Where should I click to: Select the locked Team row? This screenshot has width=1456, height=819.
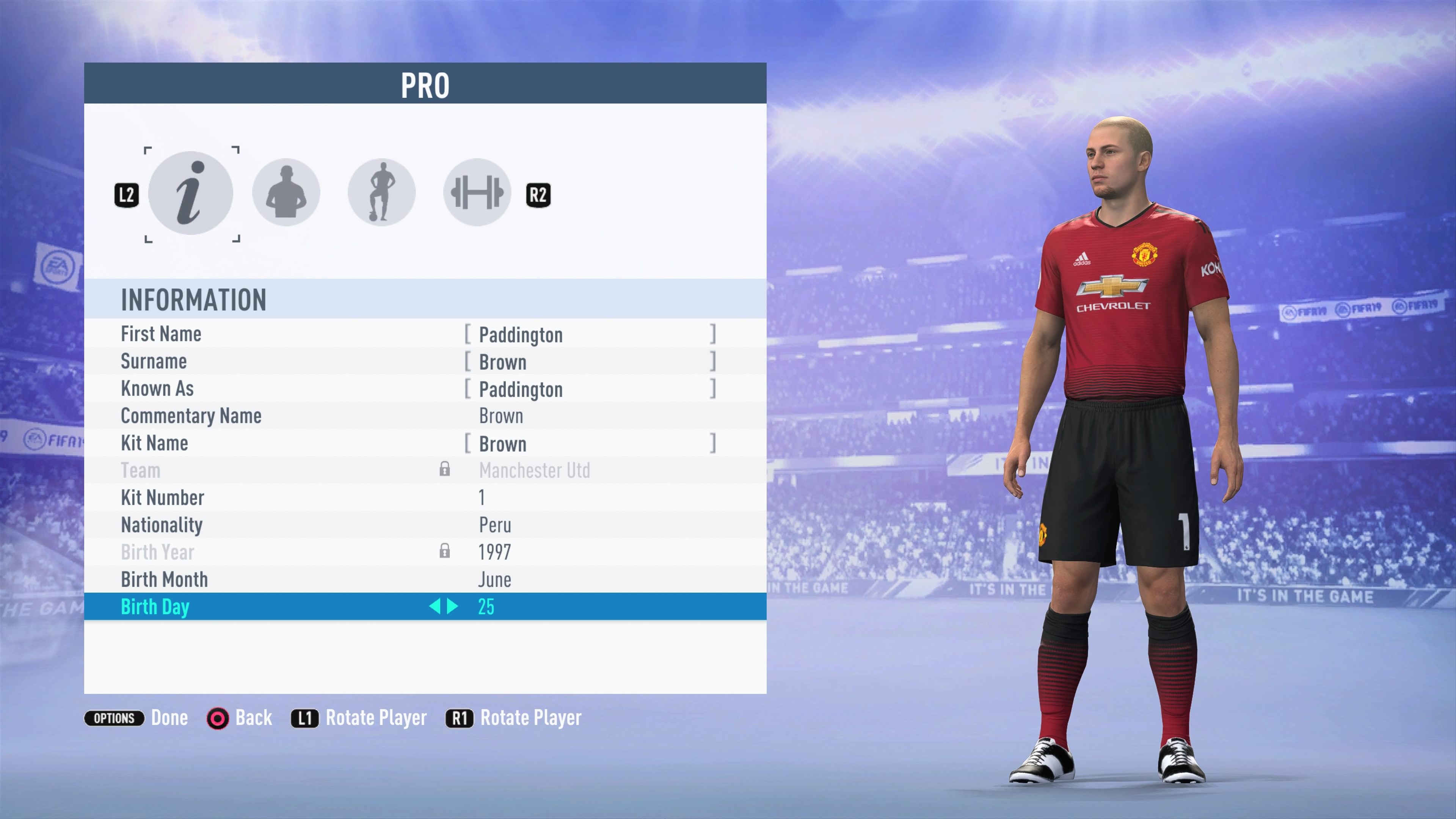tap(425, 470)
